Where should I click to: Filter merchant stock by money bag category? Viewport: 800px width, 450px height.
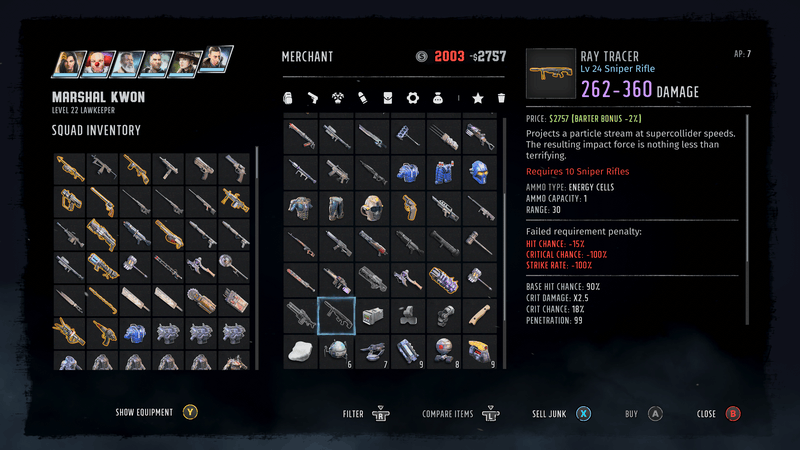(437, 99)
